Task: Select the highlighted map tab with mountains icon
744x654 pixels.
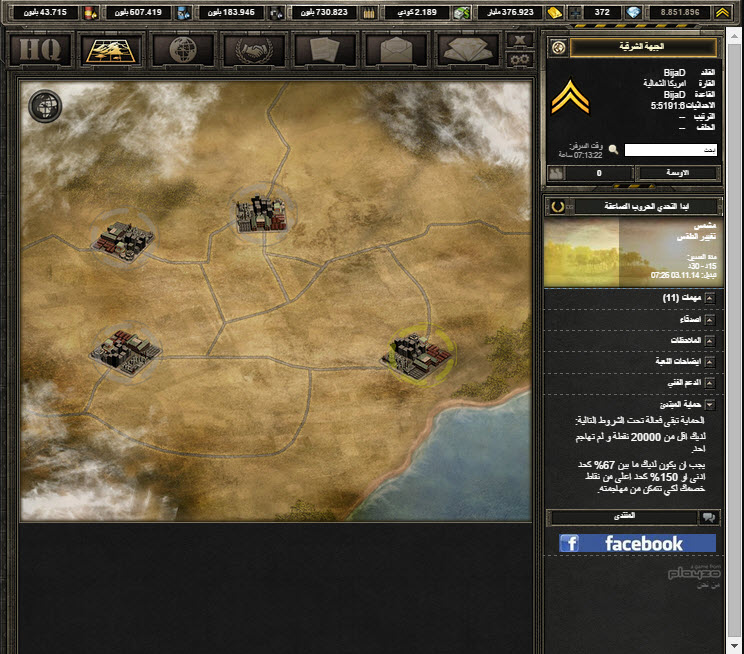Action: [x=110, y=49]
